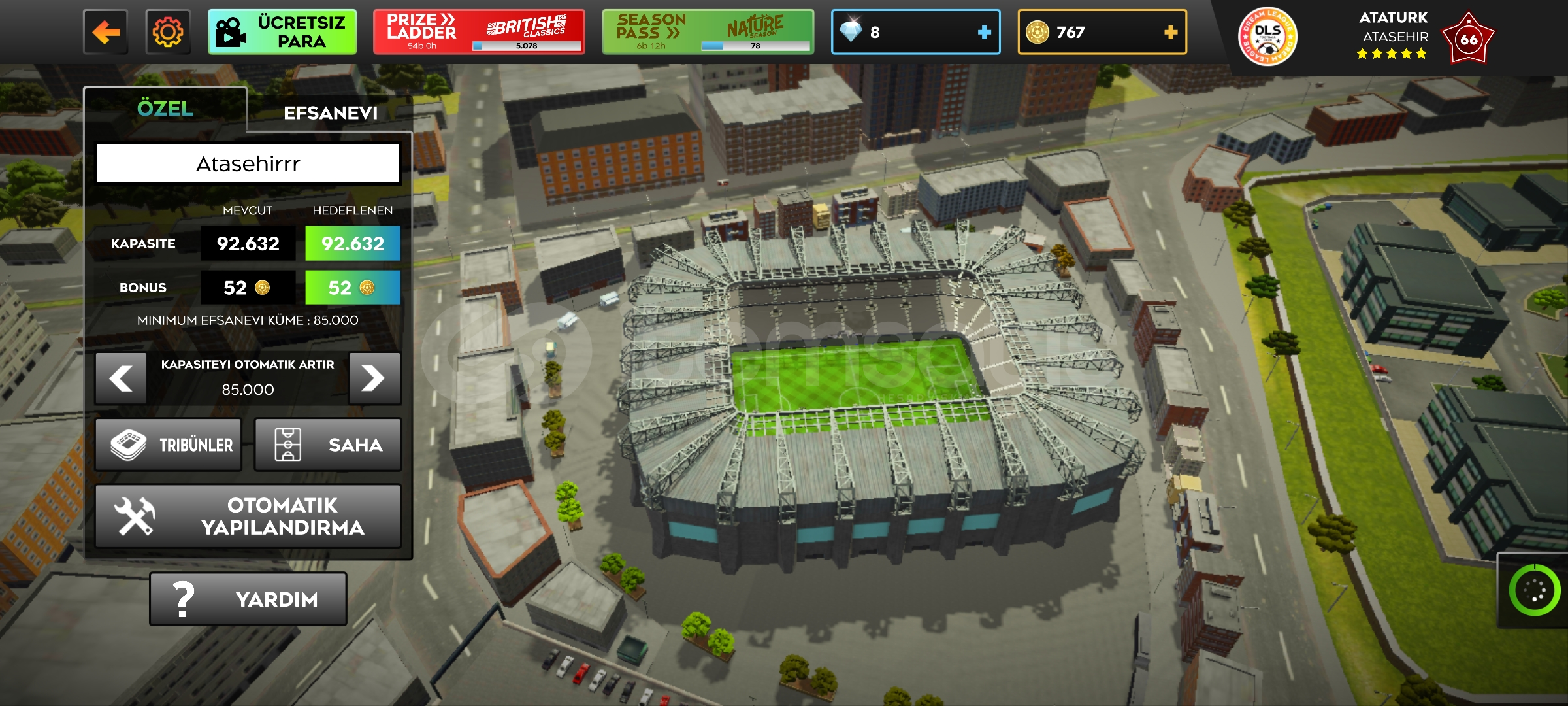This screenshot has width=1568, height=706.
Task: Open the gear settings menu
Action: [168, 32]
